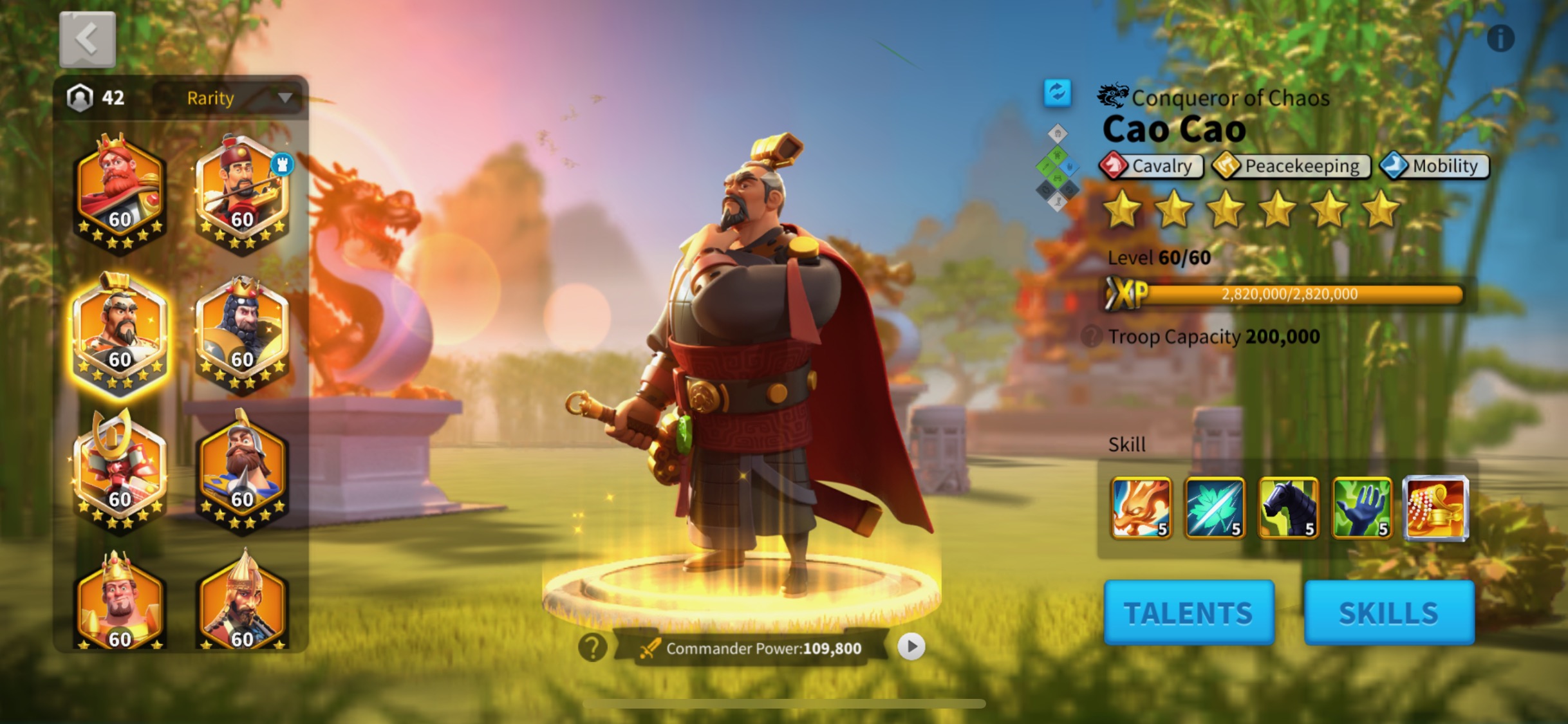Viewport: 1568px width, 724px height.
Task: Click the Troop Capacity question mark
Action: (x=1093, y=336)
